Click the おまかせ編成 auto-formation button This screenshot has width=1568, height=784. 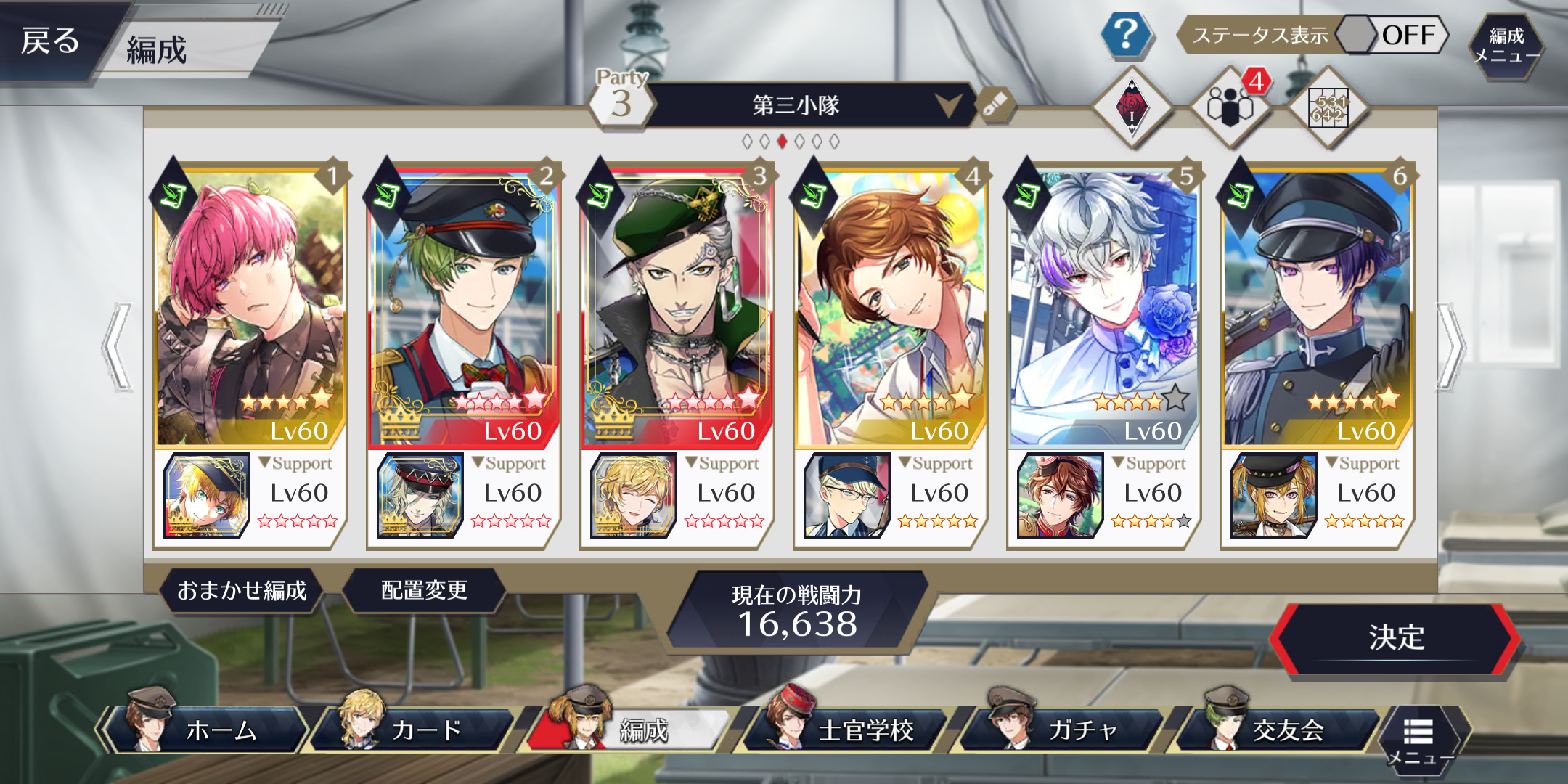point(242,591)
